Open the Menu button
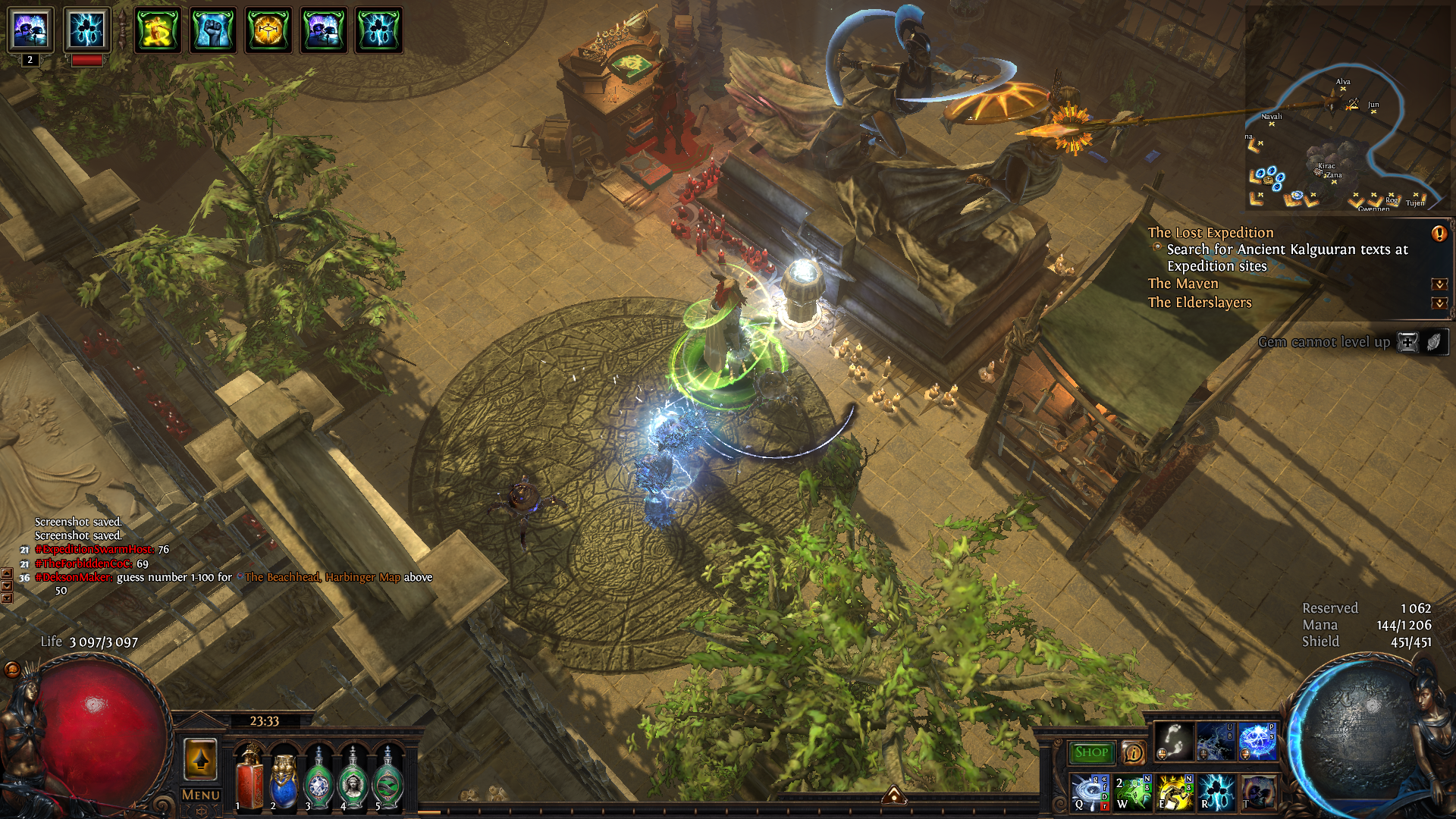The width and height of the screenshot is (1456, 819). (x=200, y=795)
